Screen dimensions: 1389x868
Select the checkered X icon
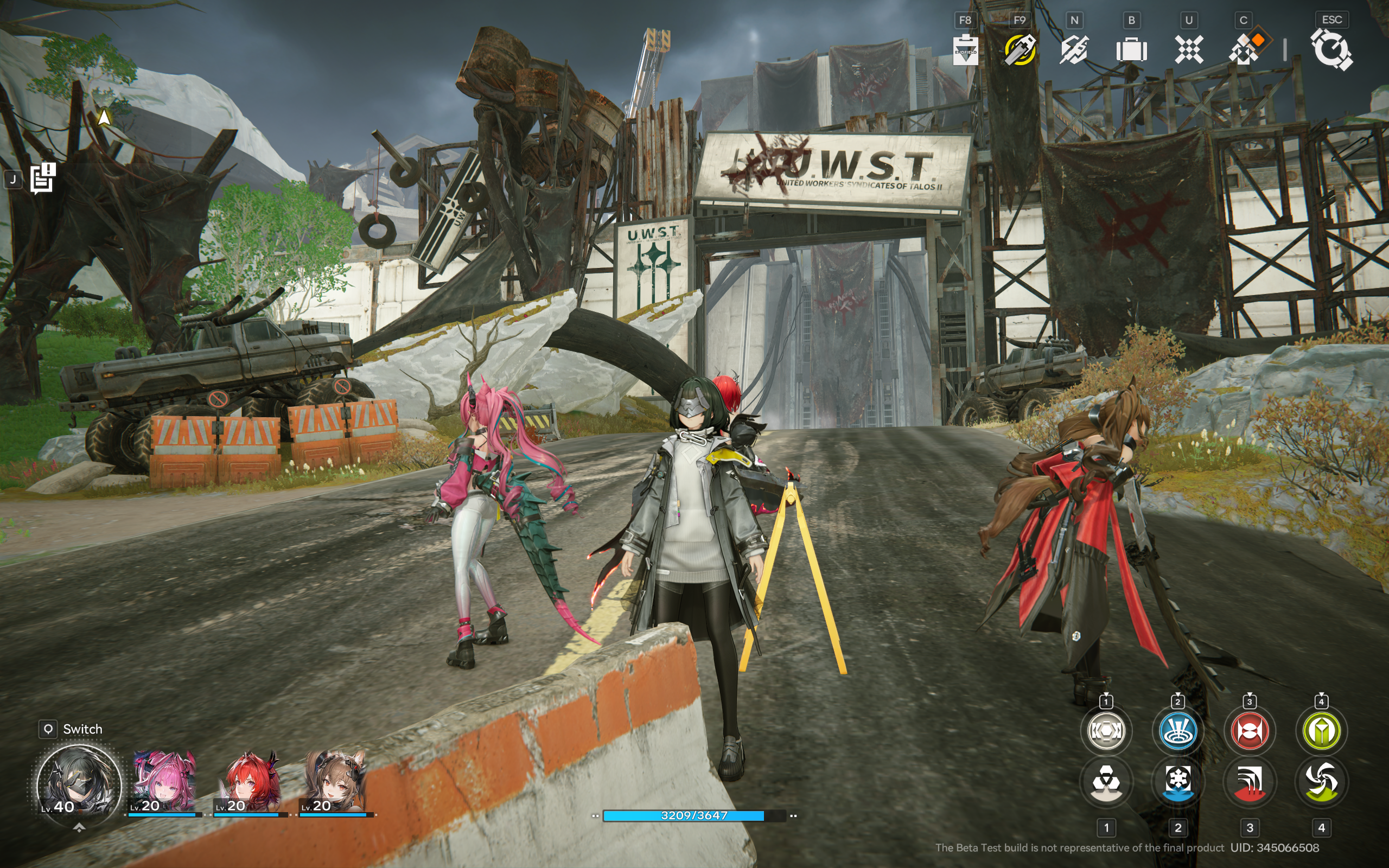(1189, 50)
